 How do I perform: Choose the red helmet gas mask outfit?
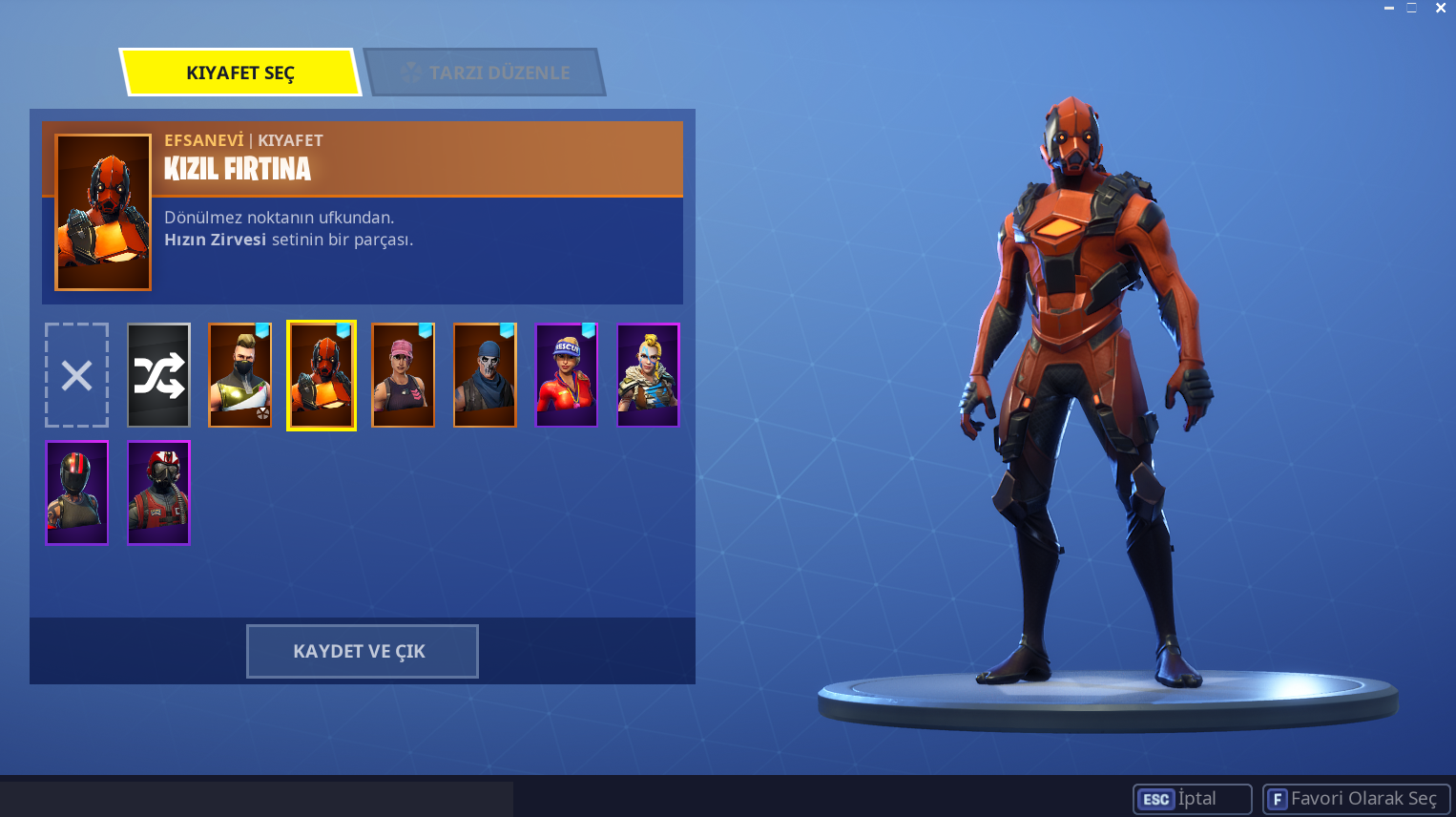158,492
